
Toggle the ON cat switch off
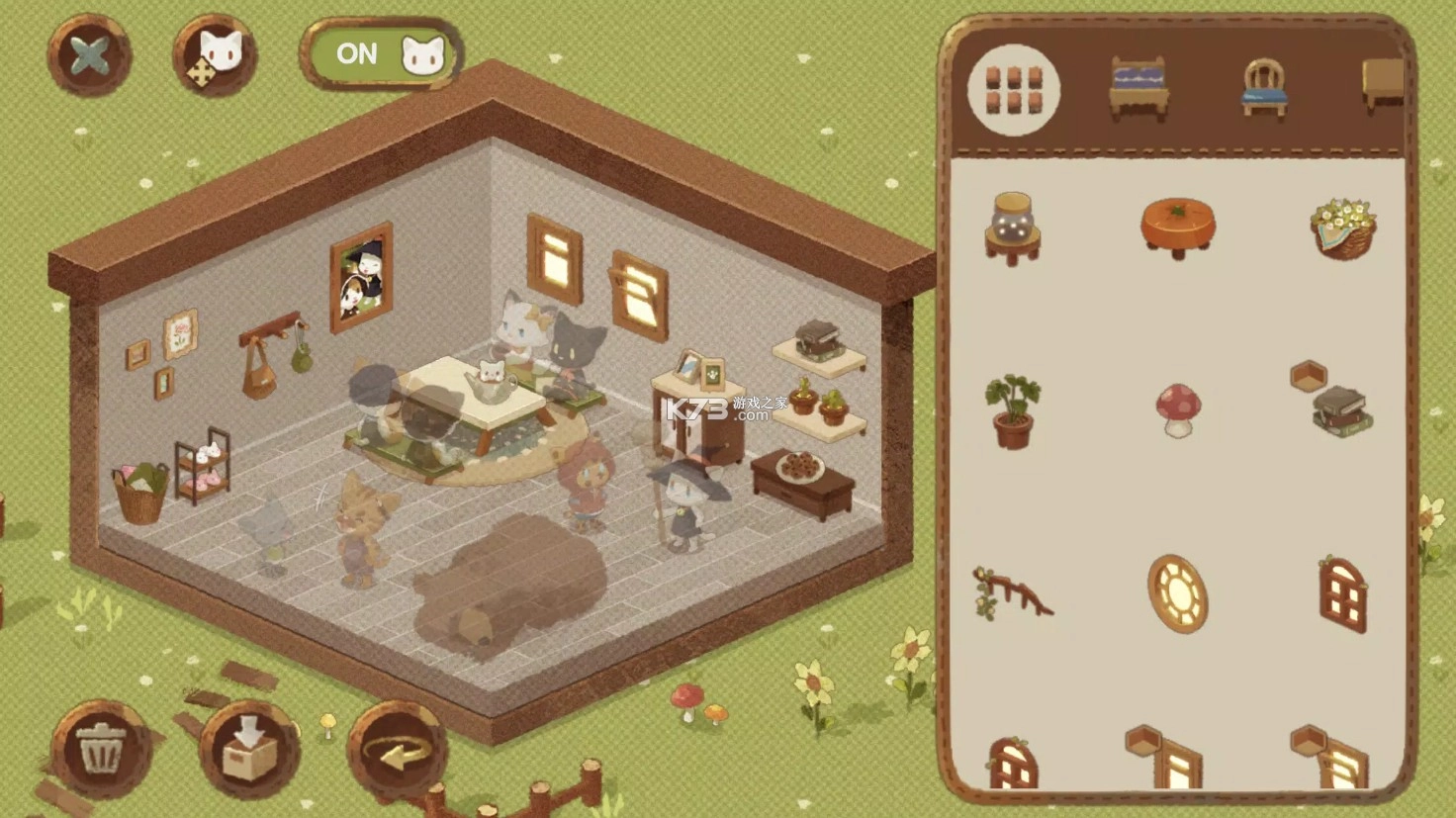pyautogui.click(x=381, y=54)
